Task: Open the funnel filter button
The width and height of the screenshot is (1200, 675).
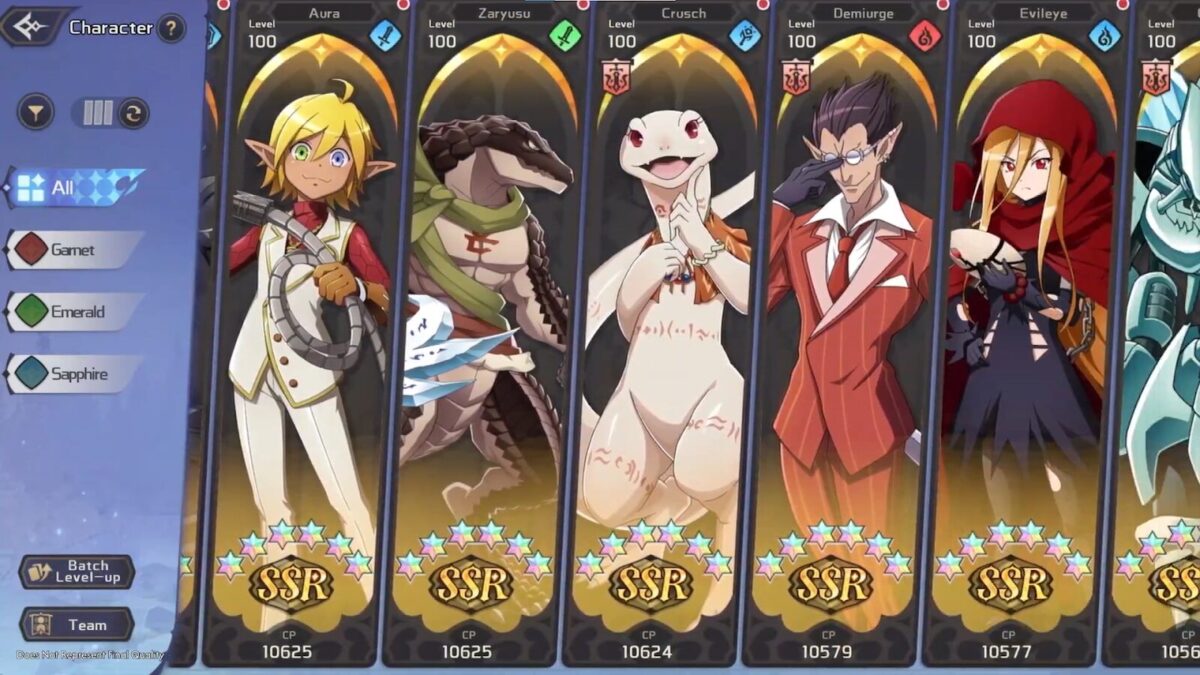Action: point(36,112)
